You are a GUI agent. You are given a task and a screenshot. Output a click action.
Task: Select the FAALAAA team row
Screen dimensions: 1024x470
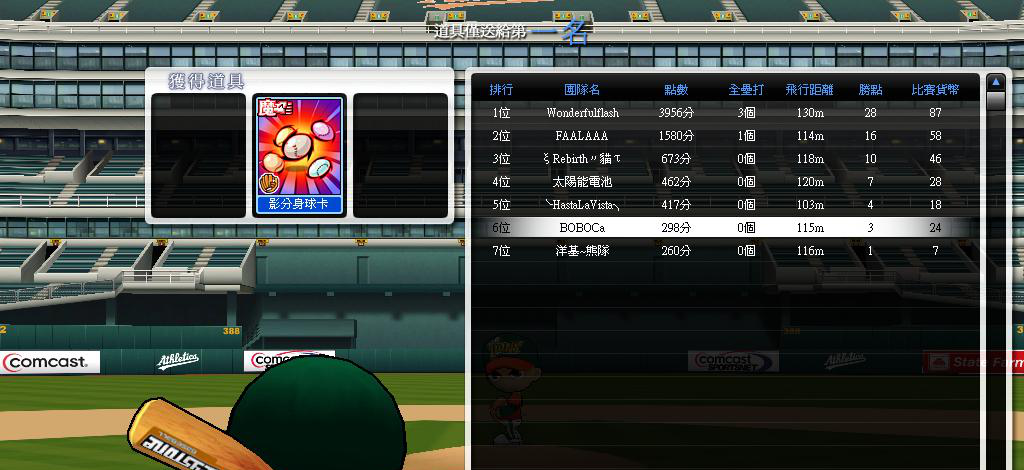[582, 136]
